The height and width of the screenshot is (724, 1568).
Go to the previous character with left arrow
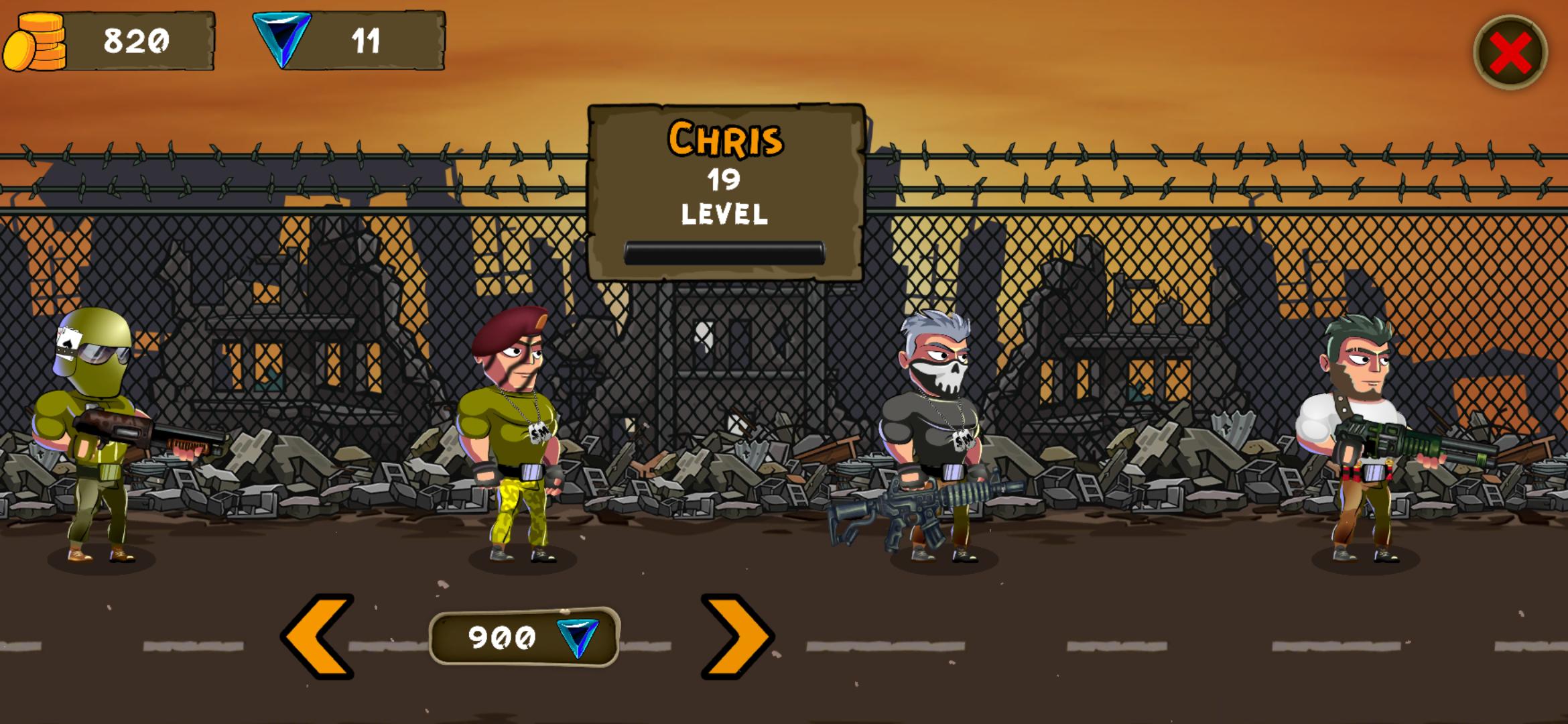(318, 636)
